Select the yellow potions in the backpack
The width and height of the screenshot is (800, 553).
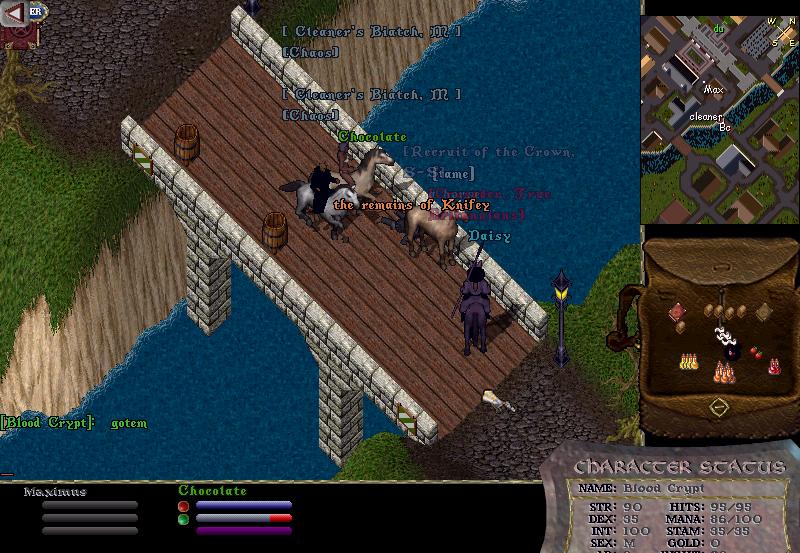[x=688, y=360]
